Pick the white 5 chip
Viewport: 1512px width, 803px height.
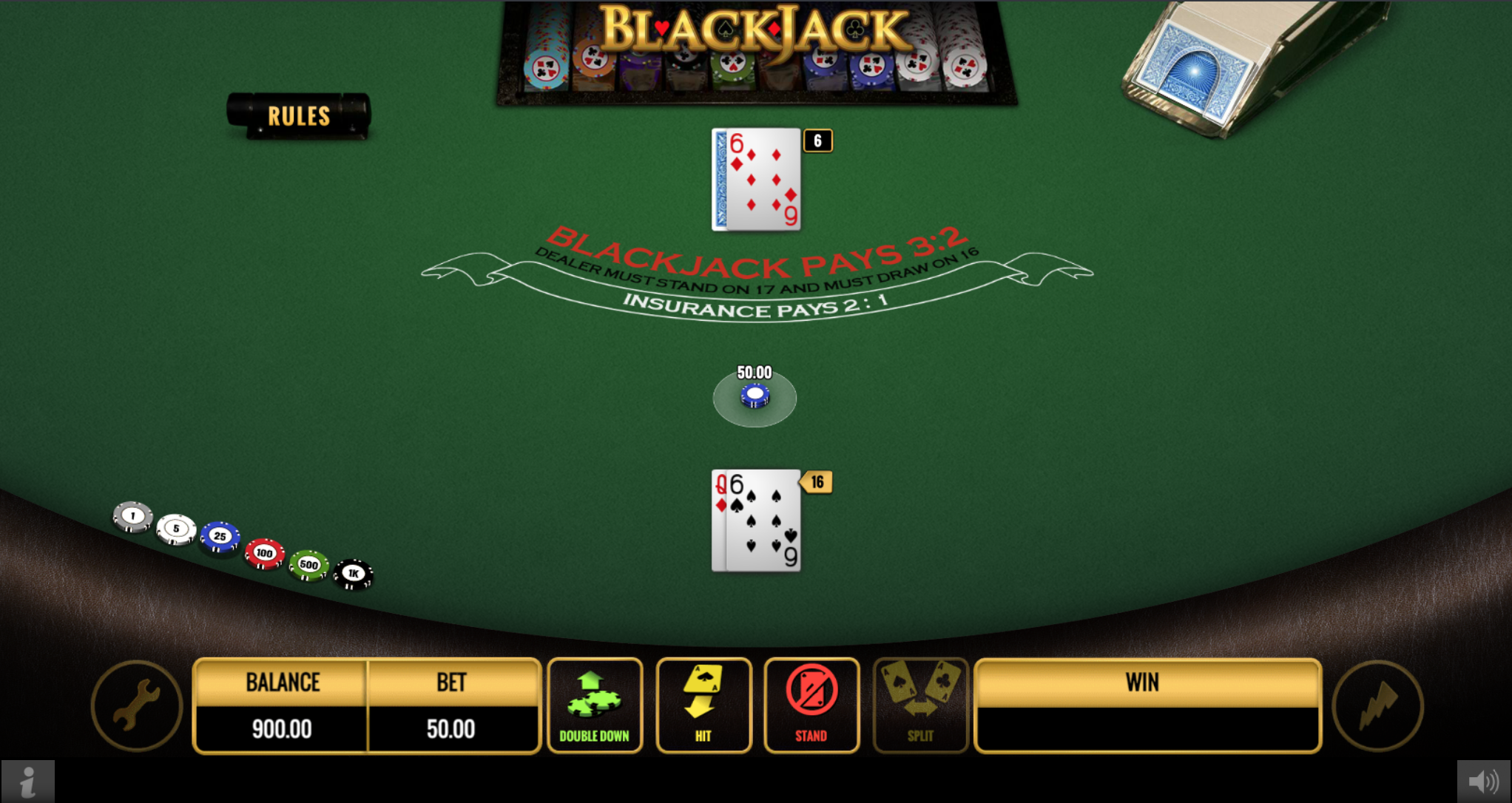pos(176,529)
